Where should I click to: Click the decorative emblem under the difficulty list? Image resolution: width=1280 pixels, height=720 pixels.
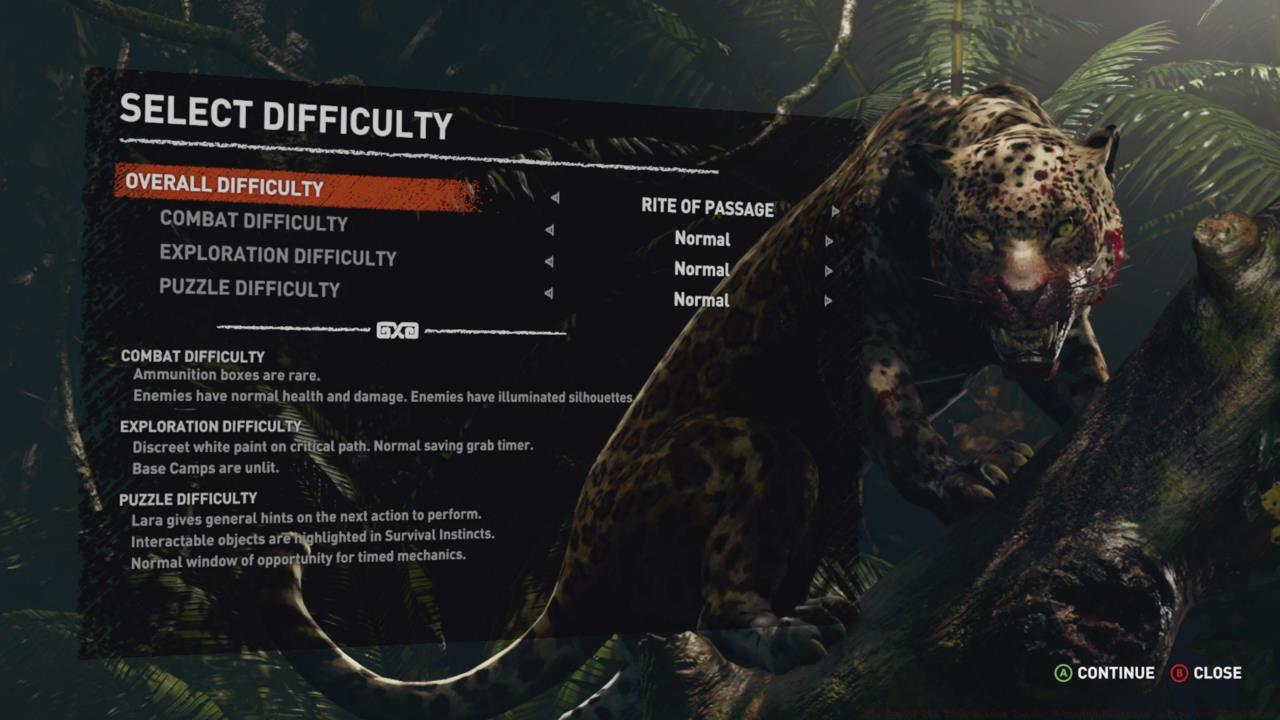tap(396, 331)
